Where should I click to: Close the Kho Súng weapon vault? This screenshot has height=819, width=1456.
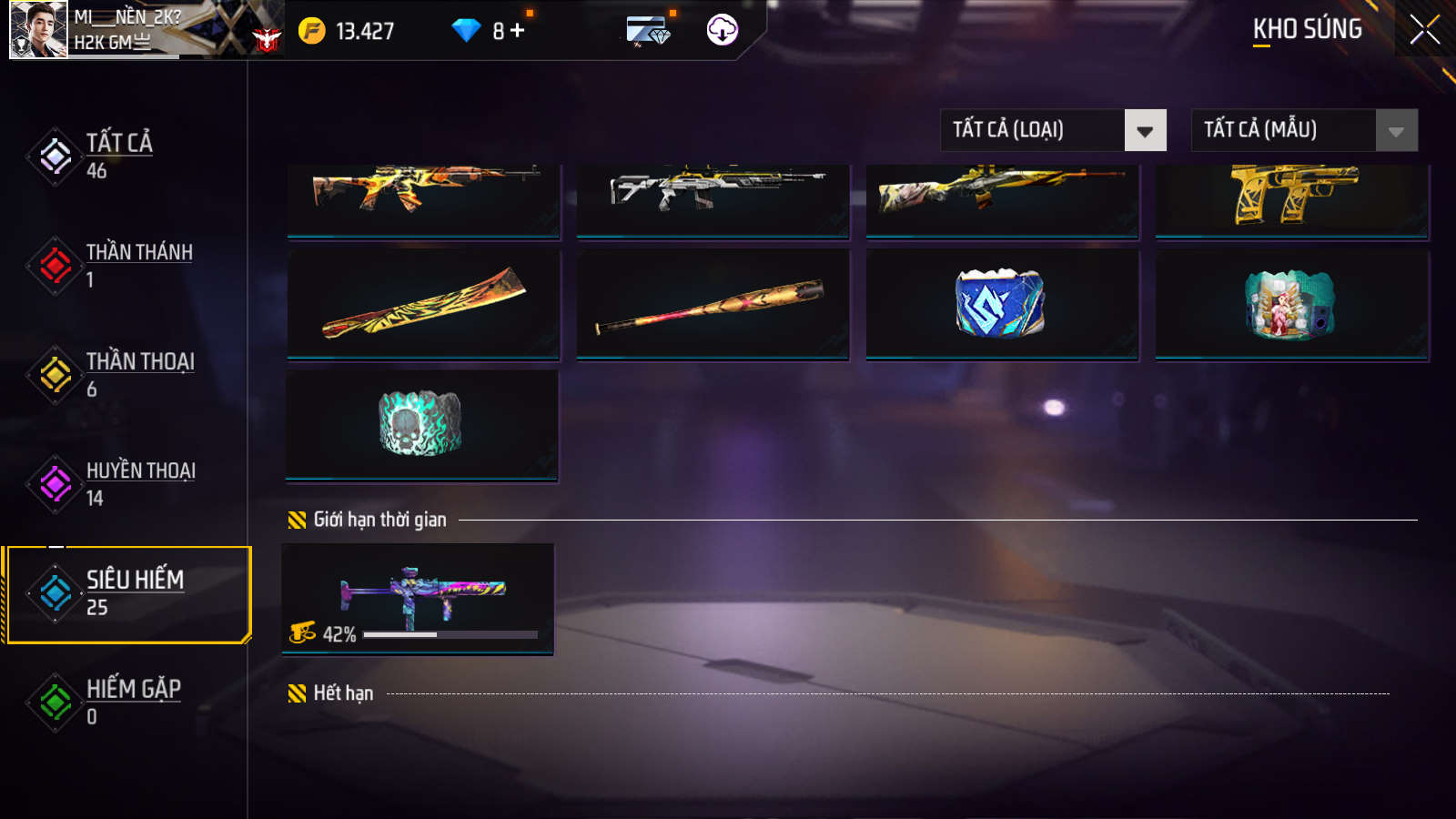click(1424, 30)
